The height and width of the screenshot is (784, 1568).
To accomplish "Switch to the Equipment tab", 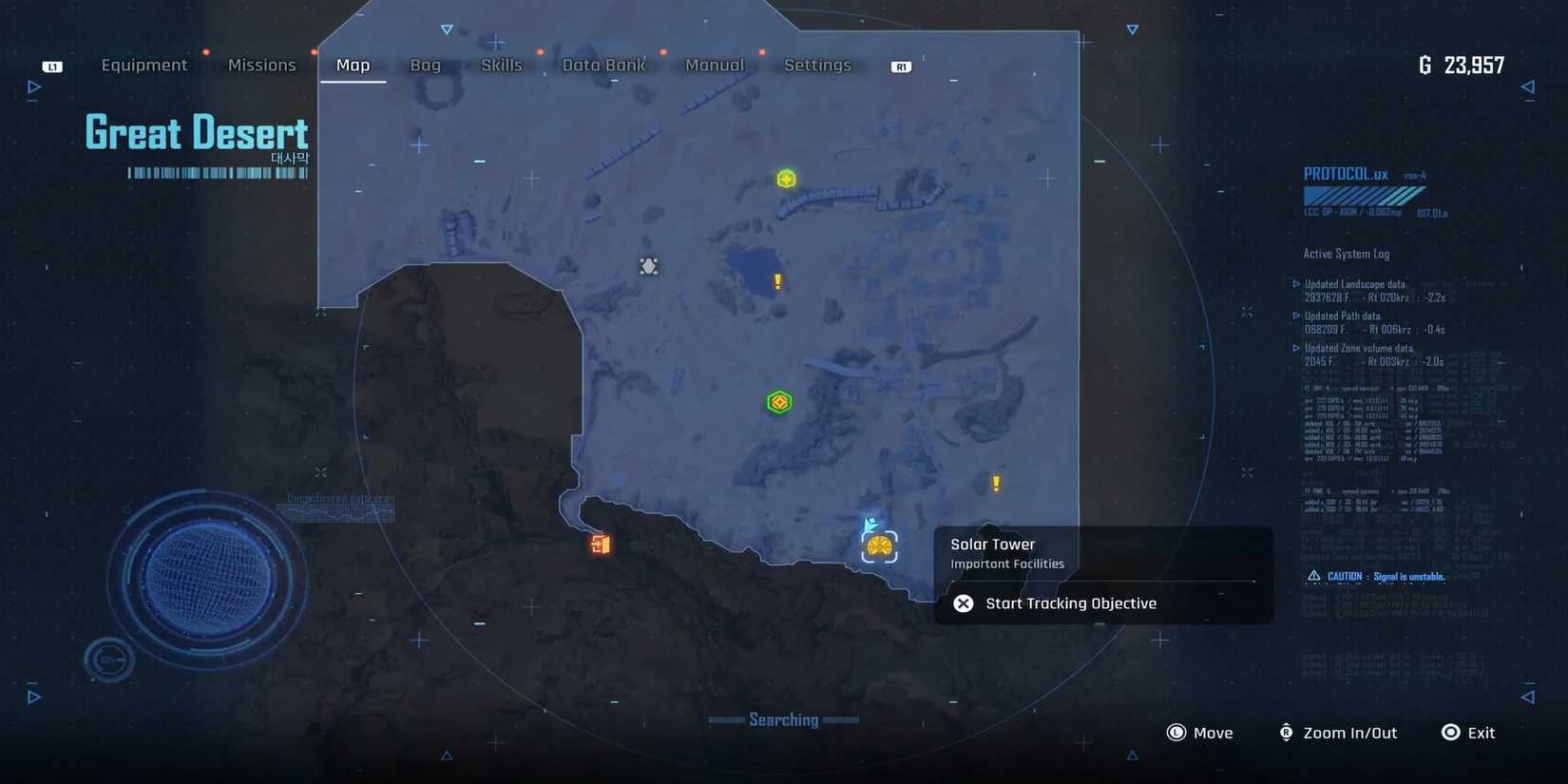I will click(144, 65).
